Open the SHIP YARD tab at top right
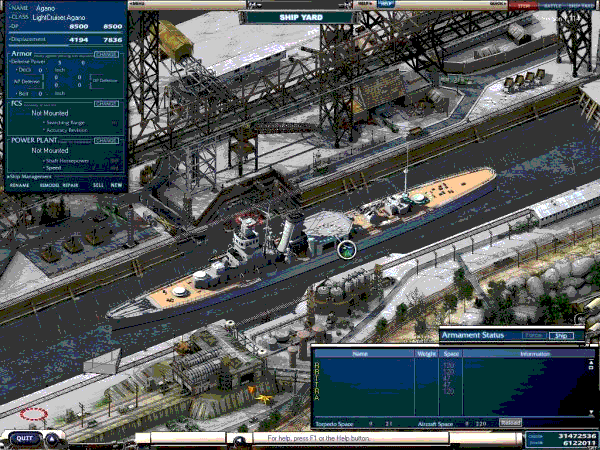The image size is (600, 450). [581, 5]
